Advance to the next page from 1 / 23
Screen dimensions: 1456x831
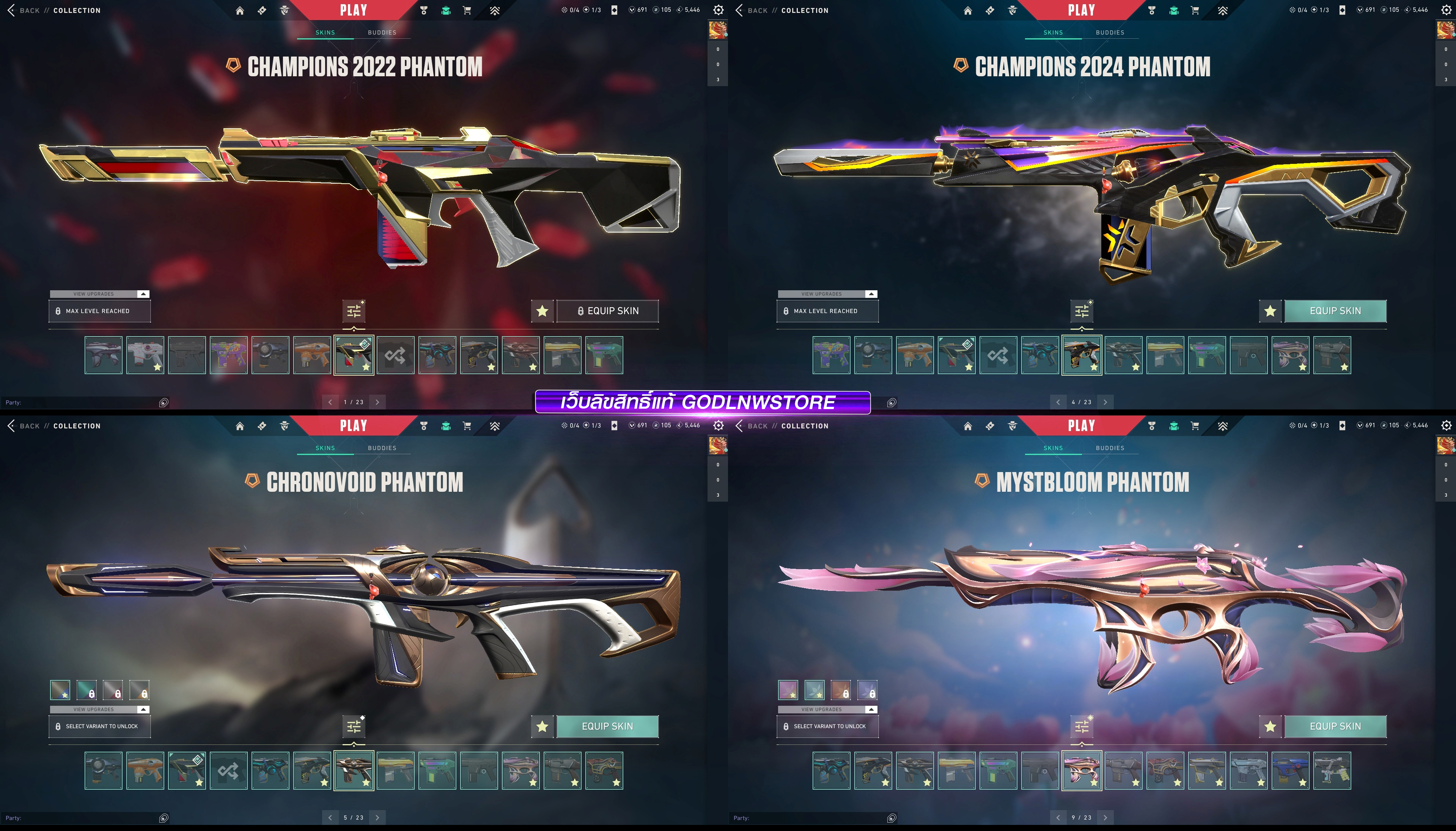click(377, 402)
